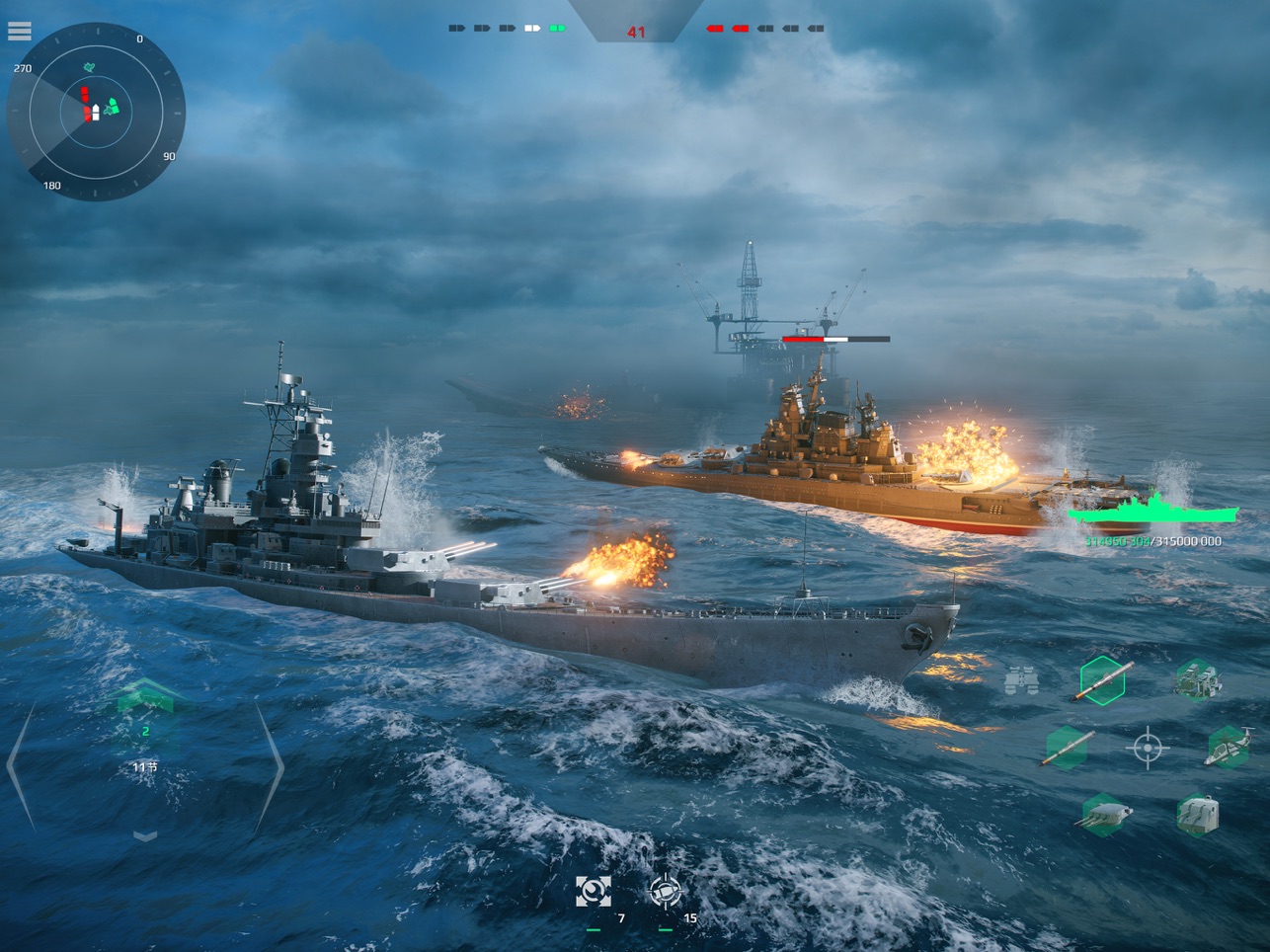Choose the unhighlighted missile weapon
The height and width of the screenshot is (952, 1270).
point(1068,748)
